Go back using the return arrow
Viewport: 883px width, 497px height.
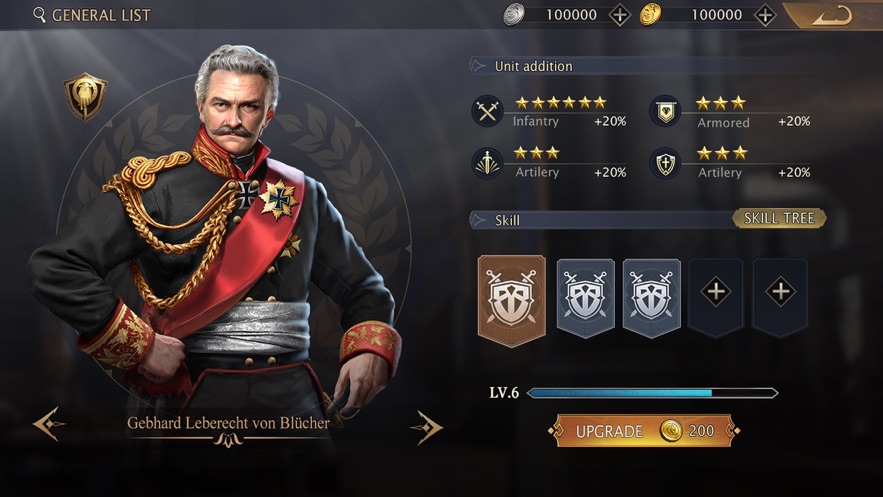tap(832, 15)
